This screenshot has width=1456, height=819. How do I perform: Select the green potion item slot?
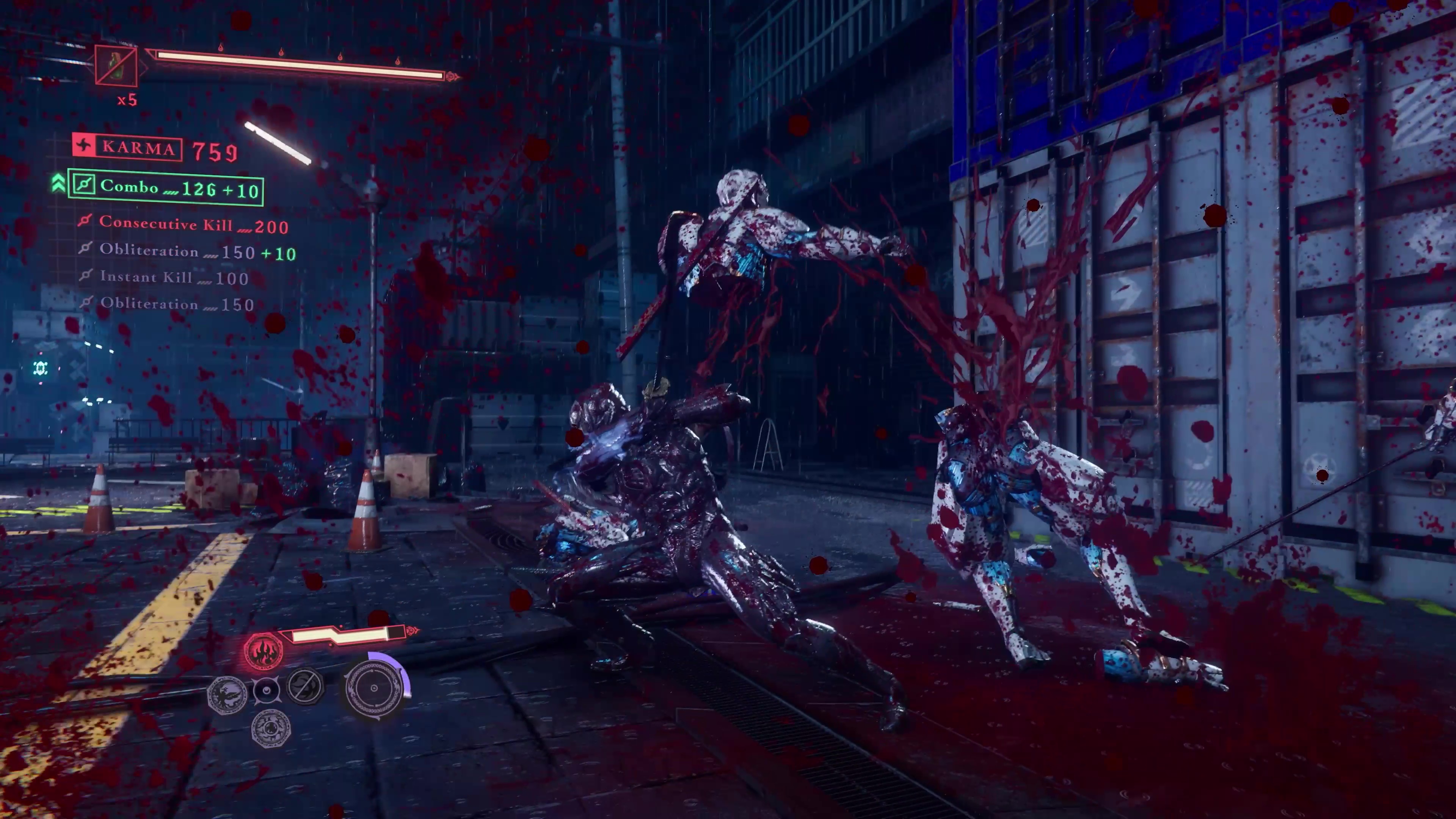click(116, 66)
